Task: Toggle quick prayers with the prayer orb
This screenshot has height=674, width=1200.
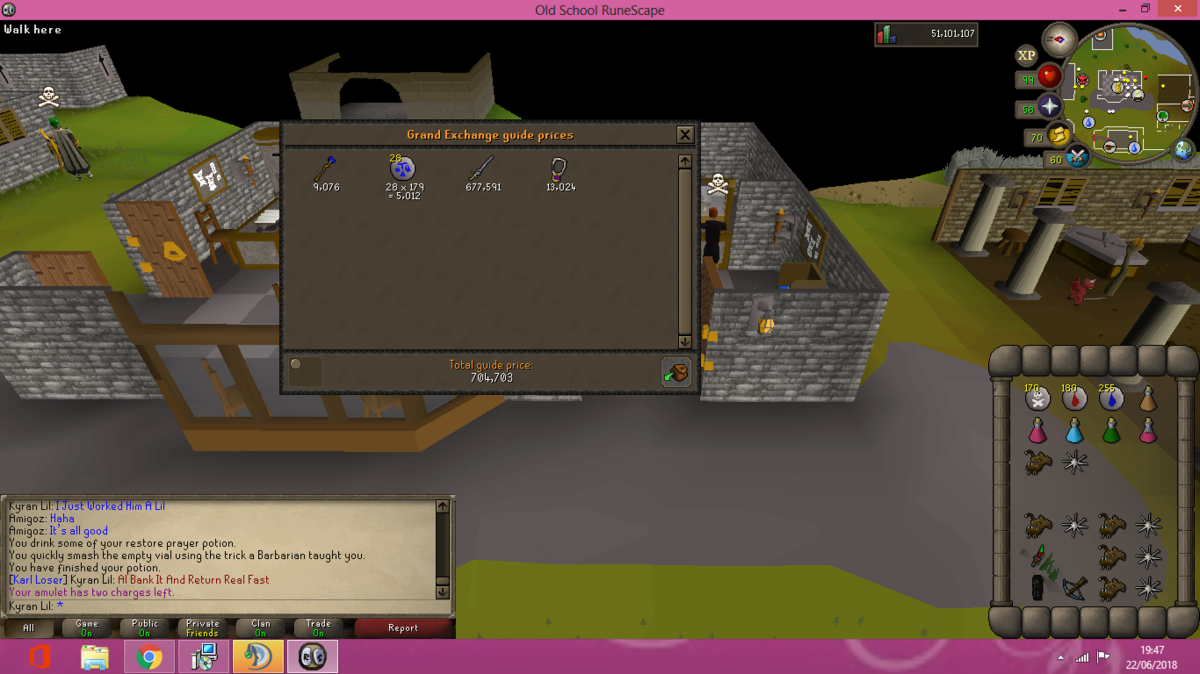Action: [x=1049, y=106]
